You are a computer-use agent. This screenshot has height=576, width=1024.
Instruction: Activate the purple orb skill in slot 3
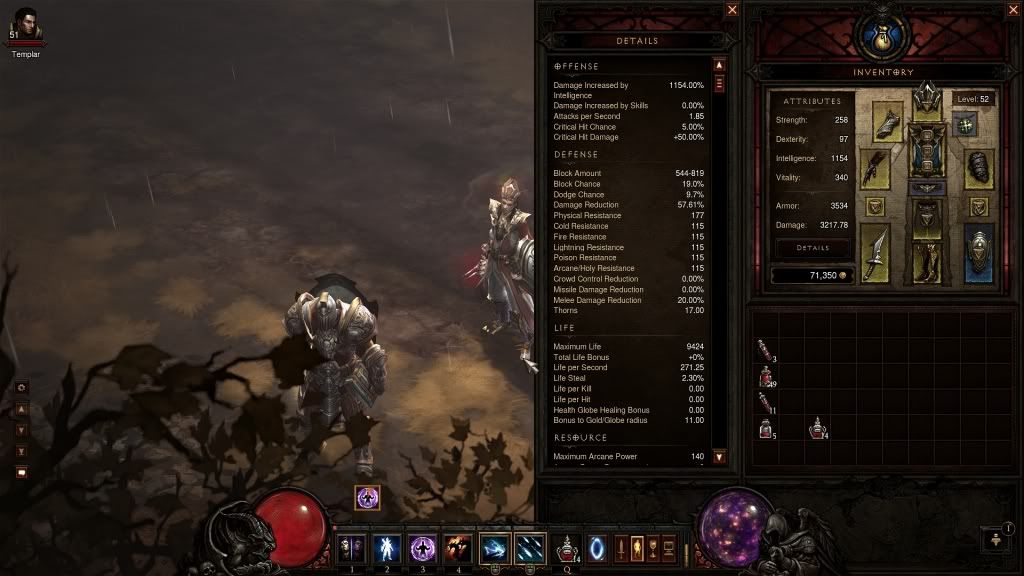[x=422, y=548]
